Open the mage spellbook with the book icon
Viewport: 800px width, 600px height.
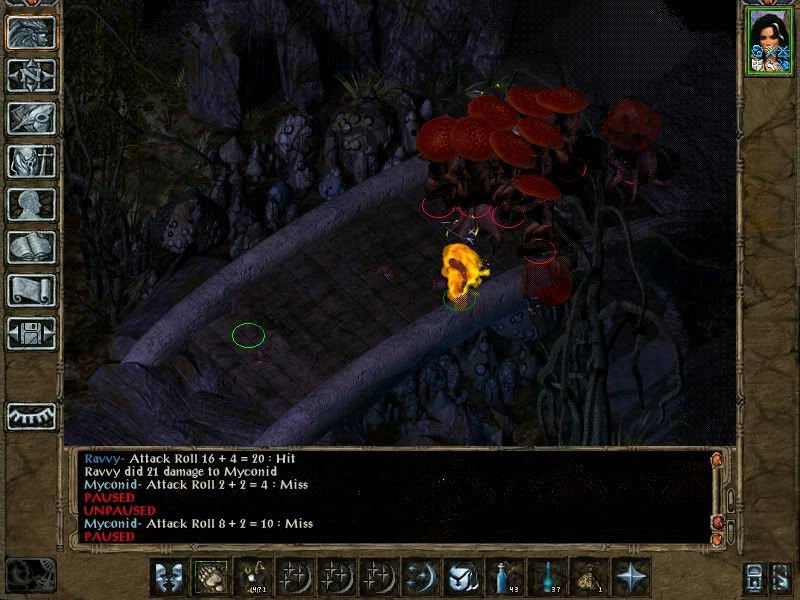(31, 247)
